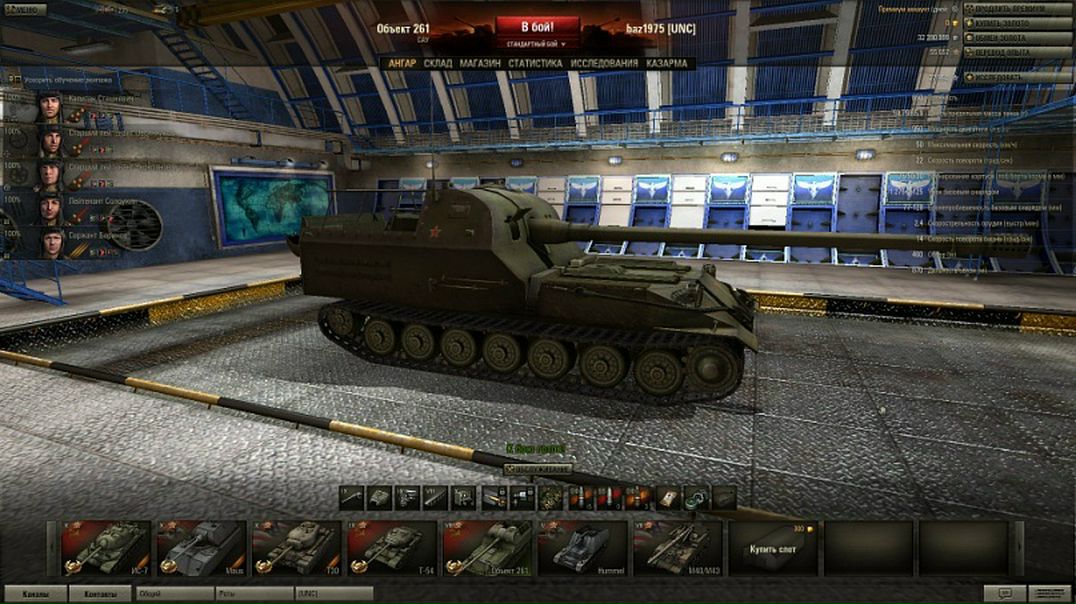
Task: Open the Склад (Depot) tab
Action: pyautogui.click(x=437, y=63)
